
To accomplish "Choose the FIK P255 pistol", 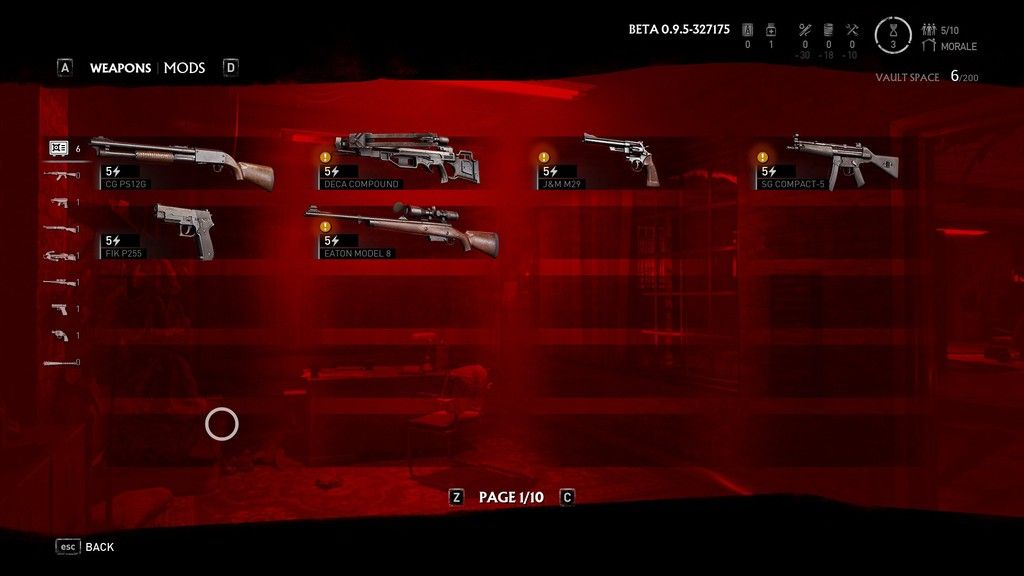I will (182, 232).
